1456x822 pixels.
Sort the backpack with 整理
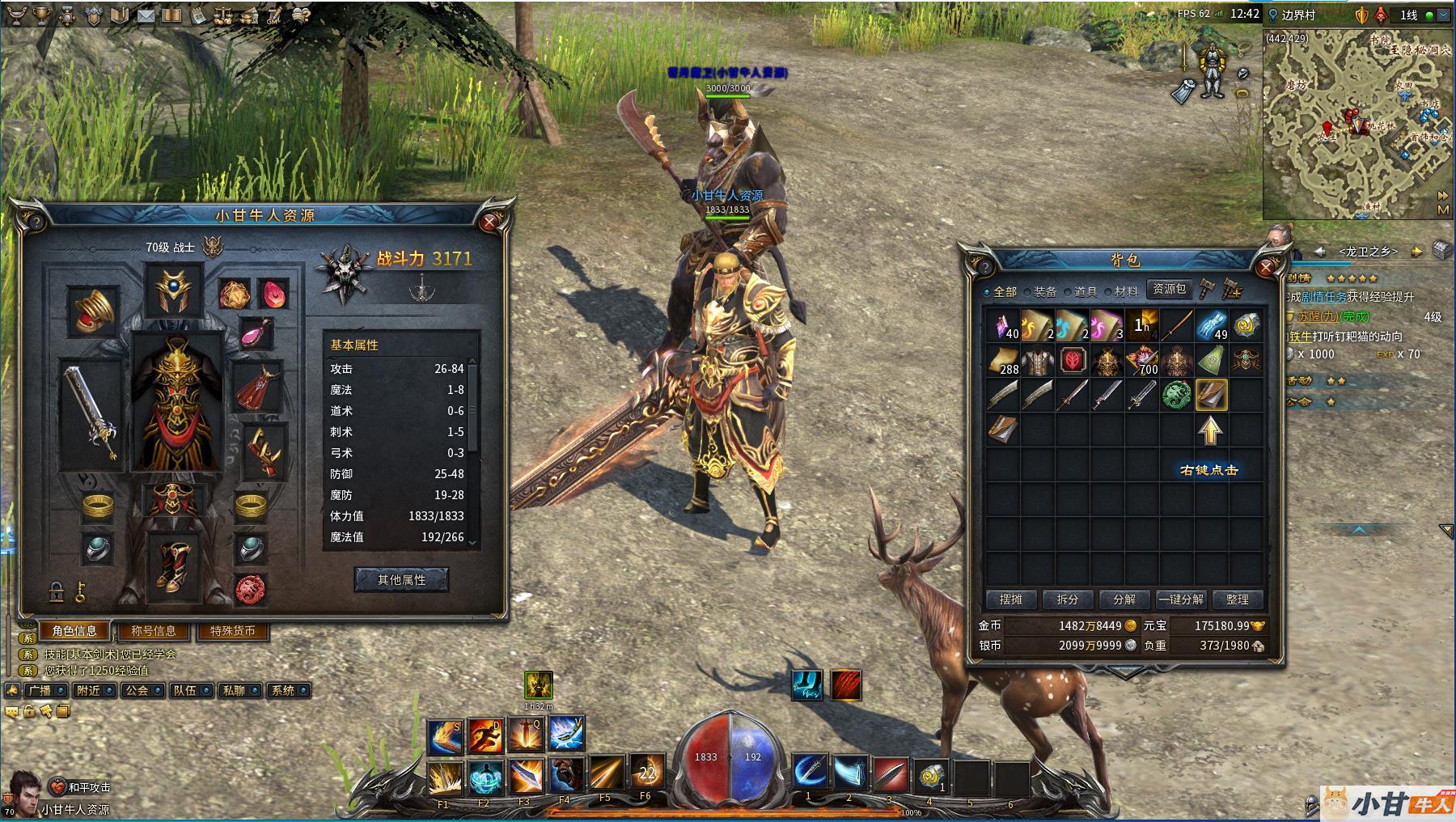(1238, 600)
